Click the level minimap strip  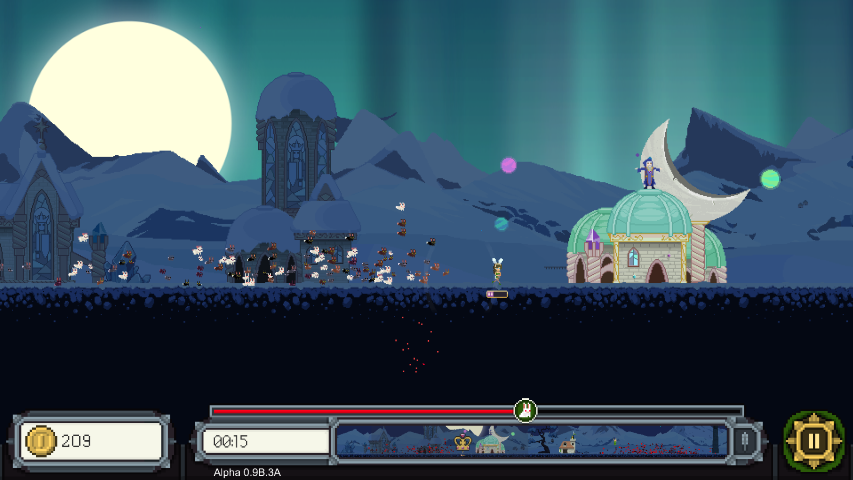point(531,440)
